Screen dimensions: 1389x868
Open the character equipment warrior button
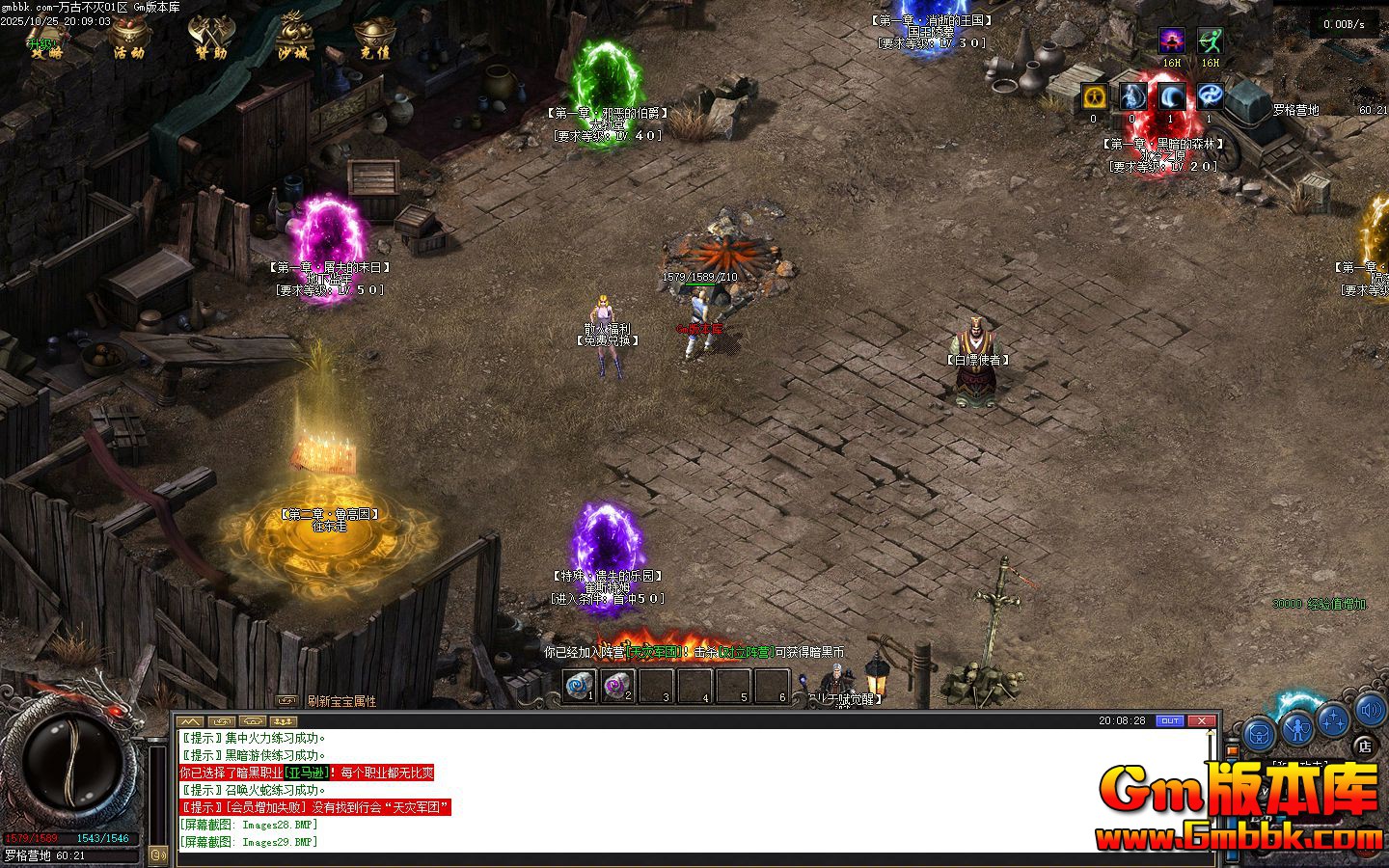[x=1297, y=726]
